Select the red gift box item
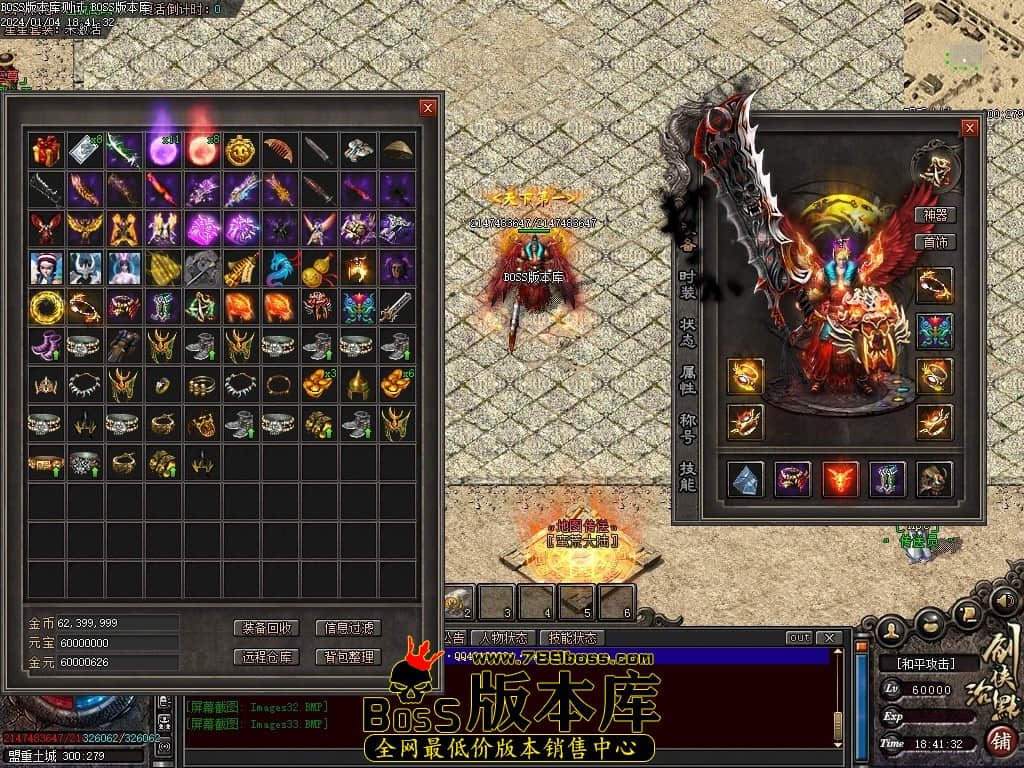The image size is (1024, 768). click(46, 151)
